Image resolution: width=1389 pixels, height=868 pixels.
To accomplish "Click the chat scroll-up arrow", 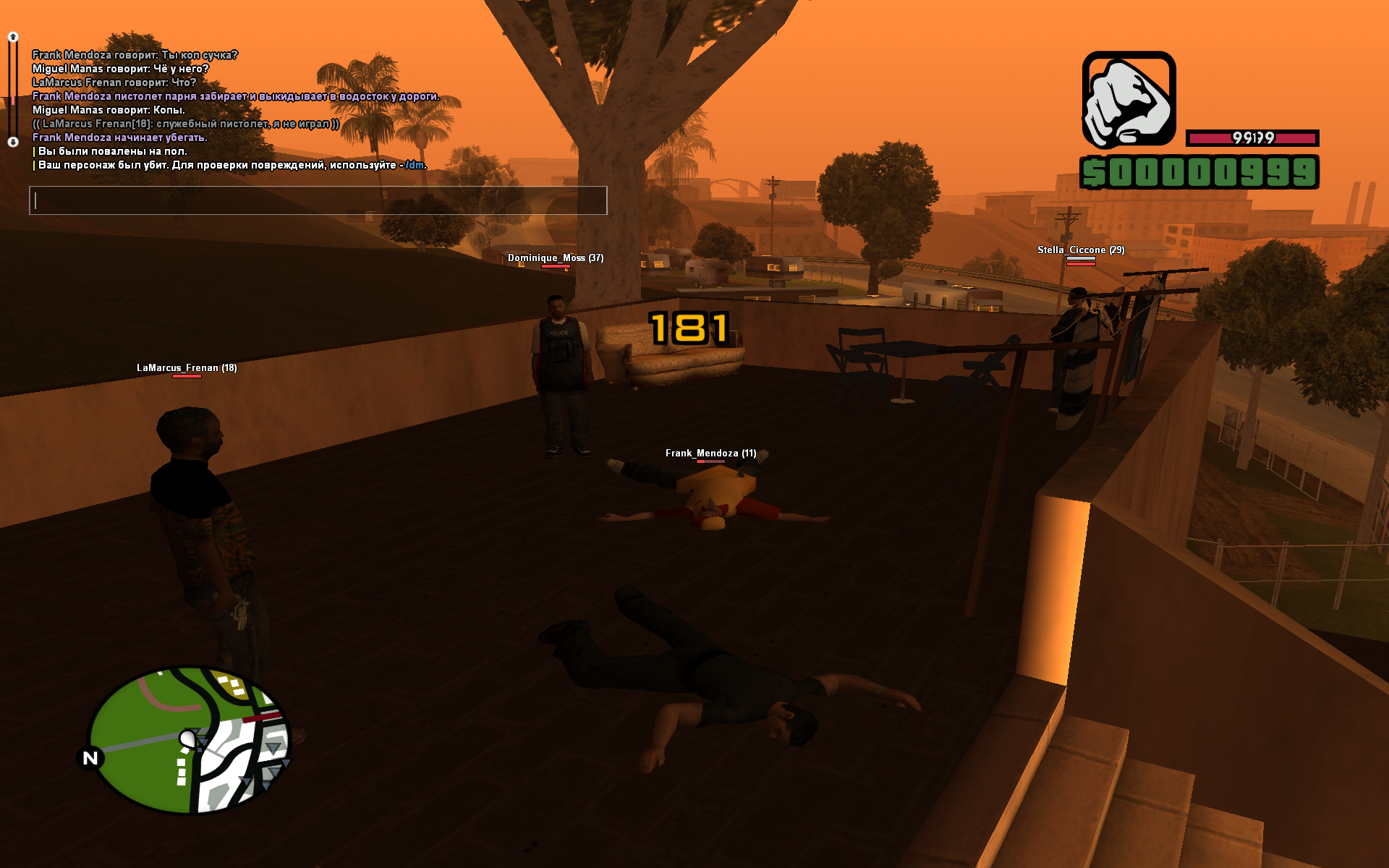I will click(13, 37).
